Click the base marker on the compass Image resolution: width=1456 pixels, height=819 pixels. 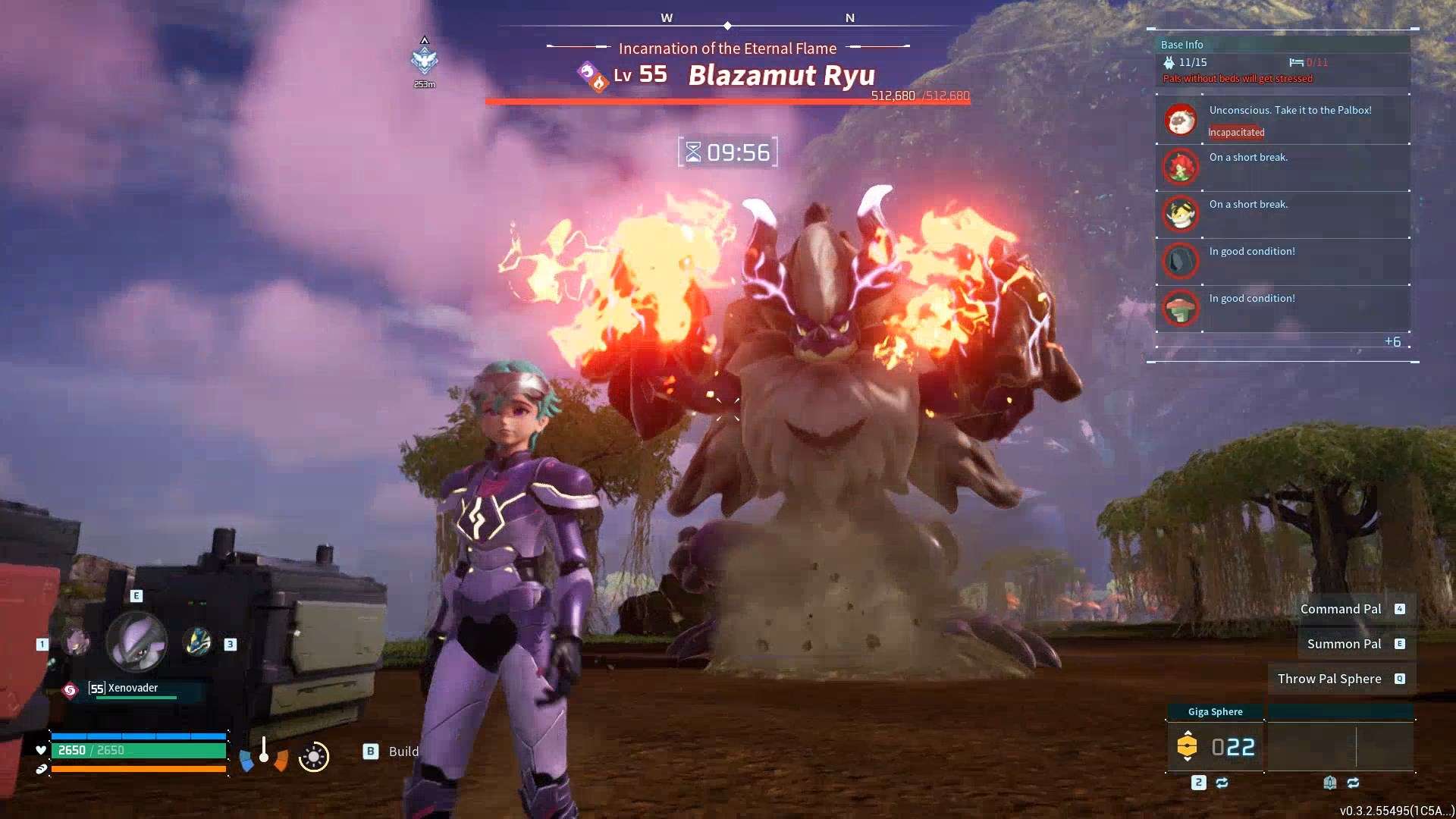(425, 60)
